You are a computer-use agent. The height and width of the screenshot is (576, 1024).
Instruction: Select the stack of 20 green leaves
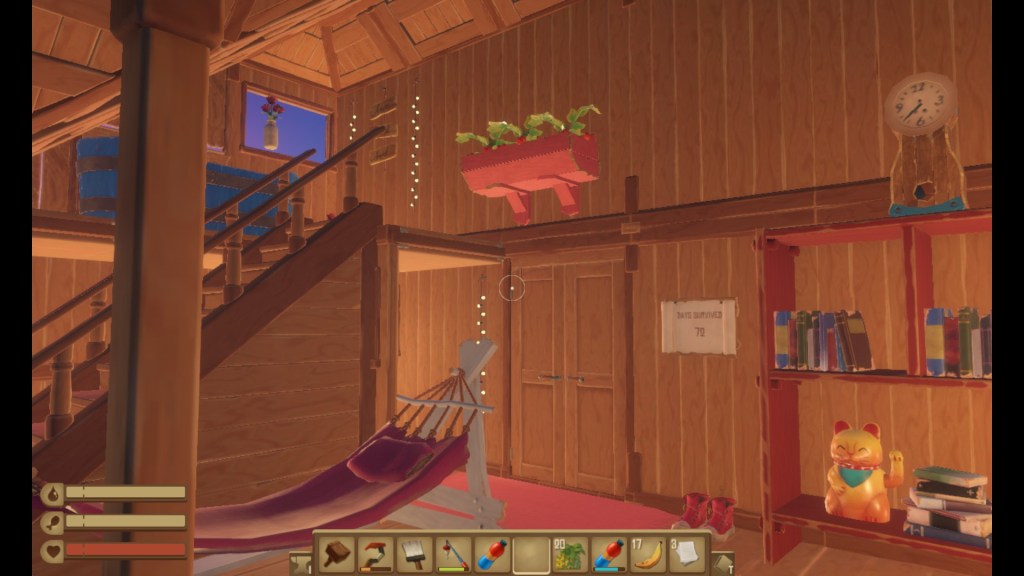(x=570, y=554)
